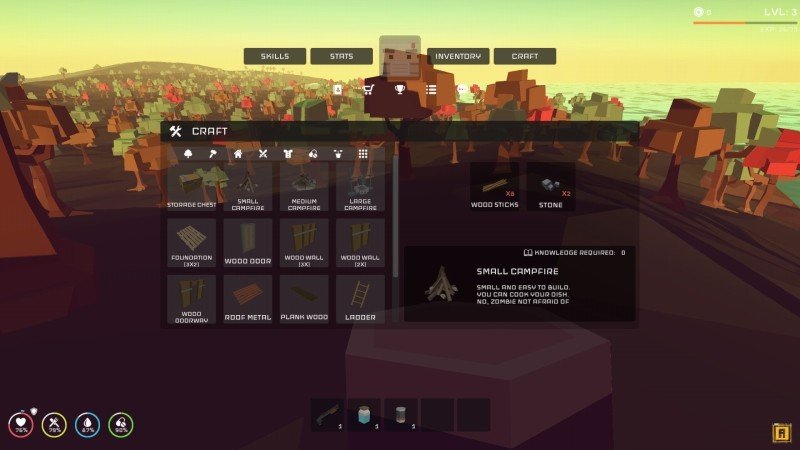Choose the Storage Chest recipe
The height and width of the screenshot is (450, 800).
(192, 187)
